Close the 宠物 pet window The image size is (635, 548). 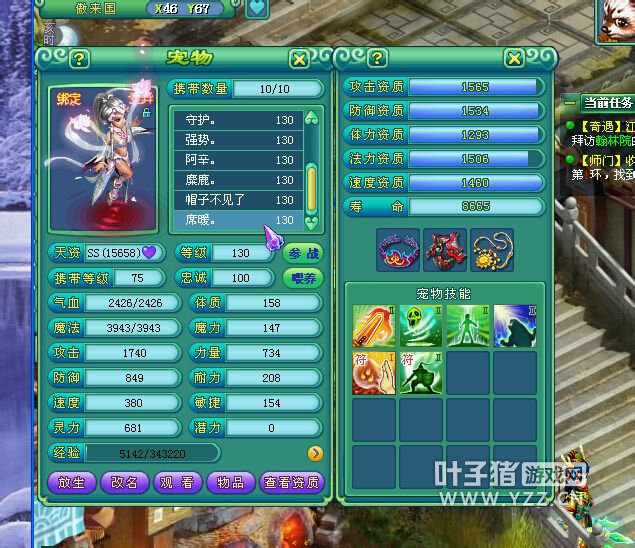299,59
